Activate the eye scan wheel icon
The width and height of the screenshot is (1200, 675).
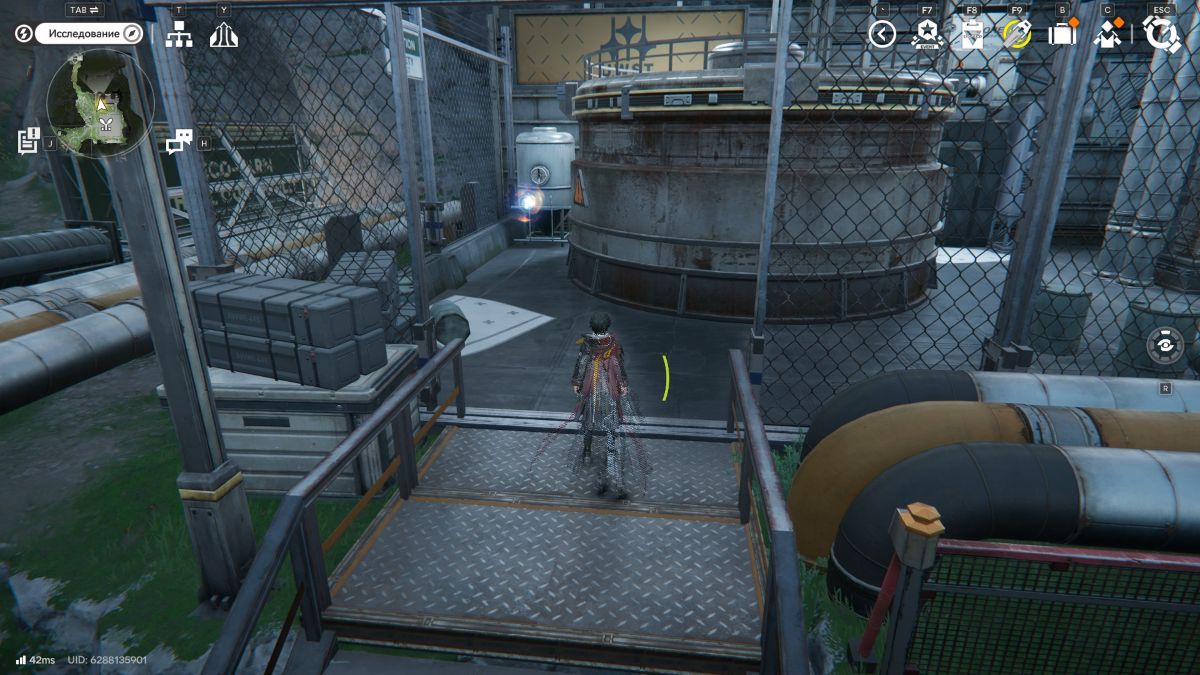1165,345
